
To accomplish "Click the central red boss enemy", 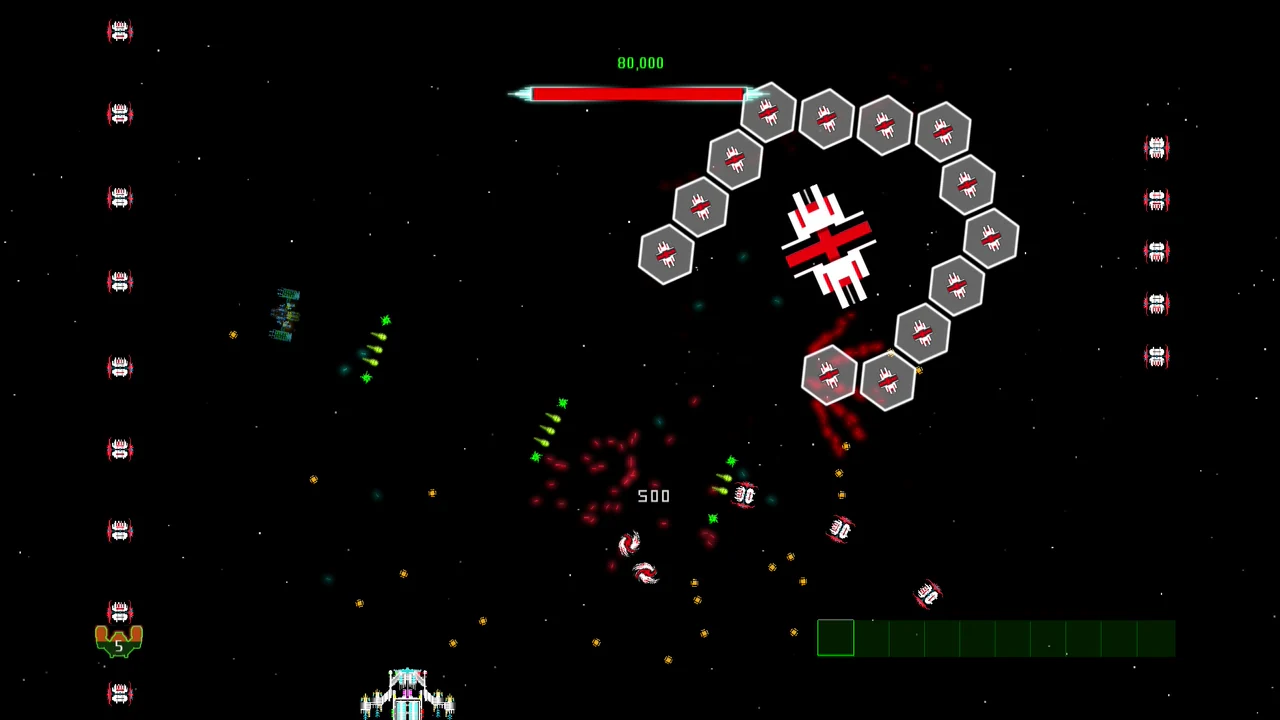I will 830,245.
